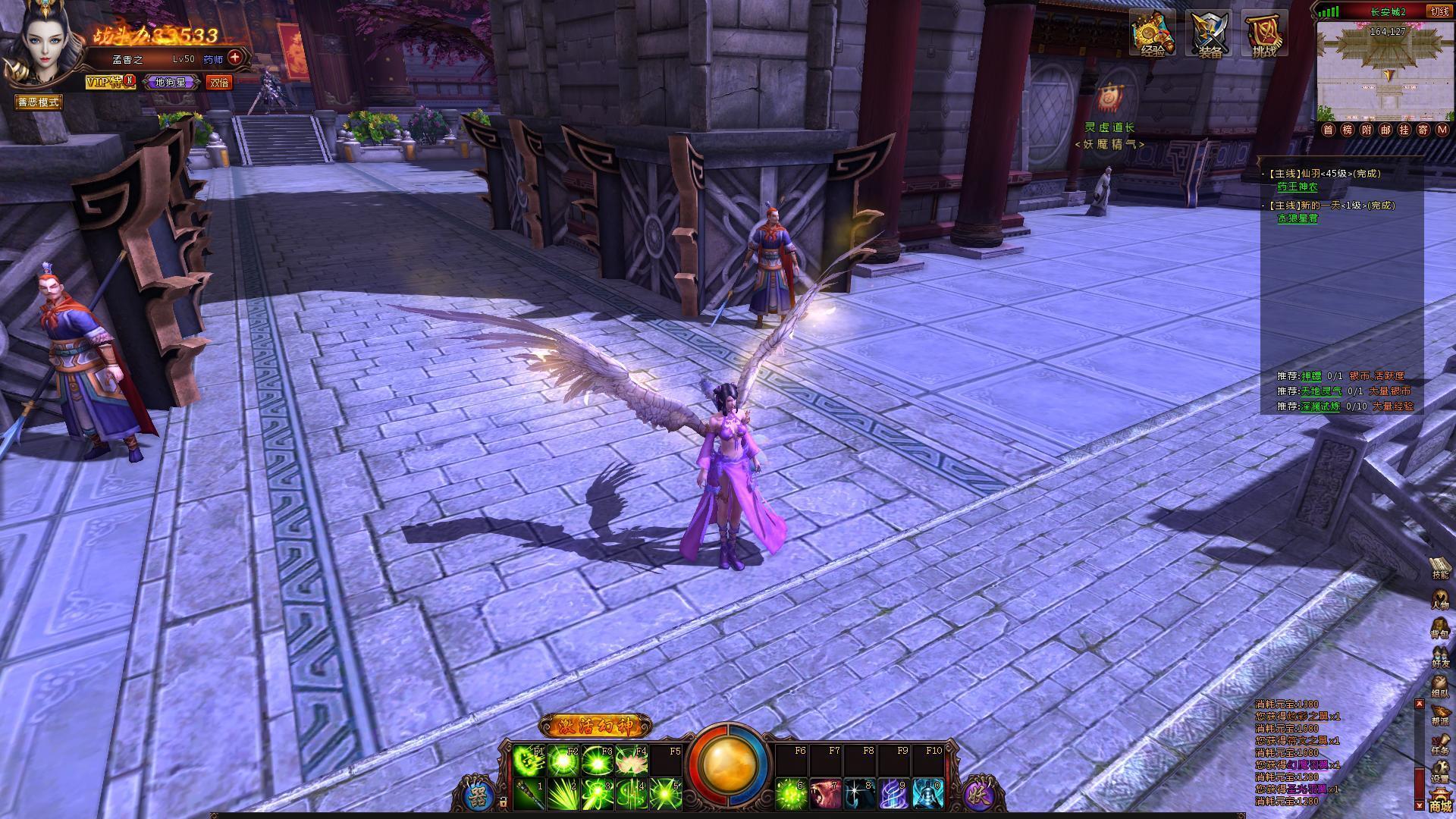Open the 装备 equipment menu icon
Viewport: 1456px width, 819px height.
(x=1209, y=34)
